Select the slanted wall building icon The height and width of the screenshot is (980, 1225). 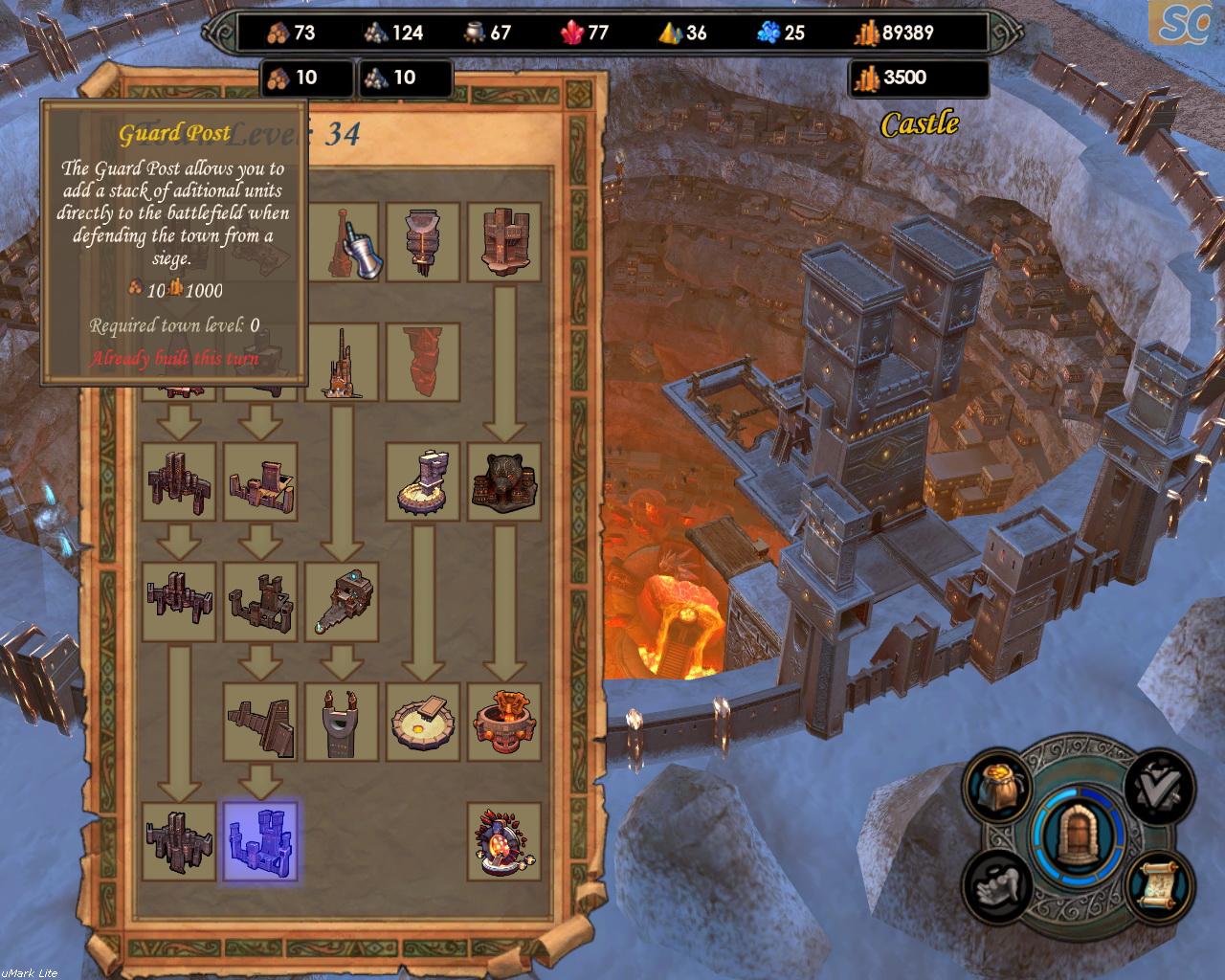pyautogui.click(x=260, y=722)
